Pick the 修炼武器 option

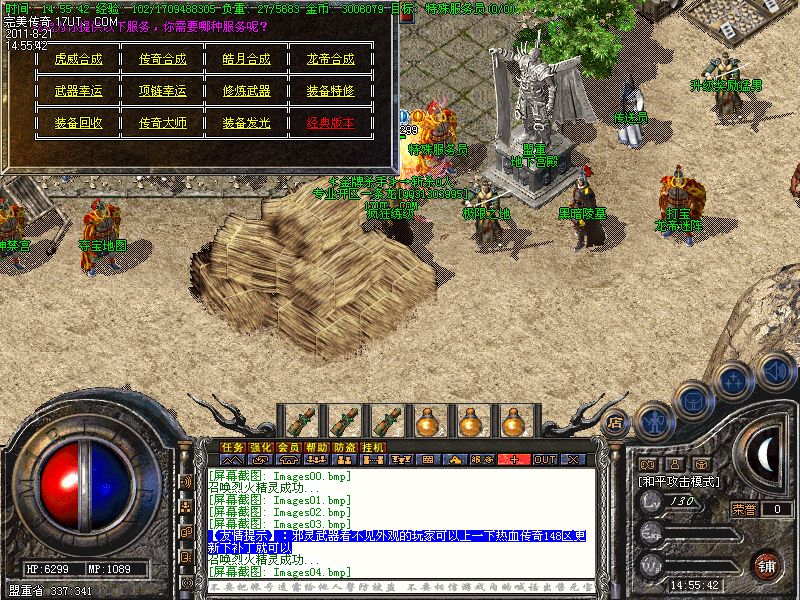246,91
